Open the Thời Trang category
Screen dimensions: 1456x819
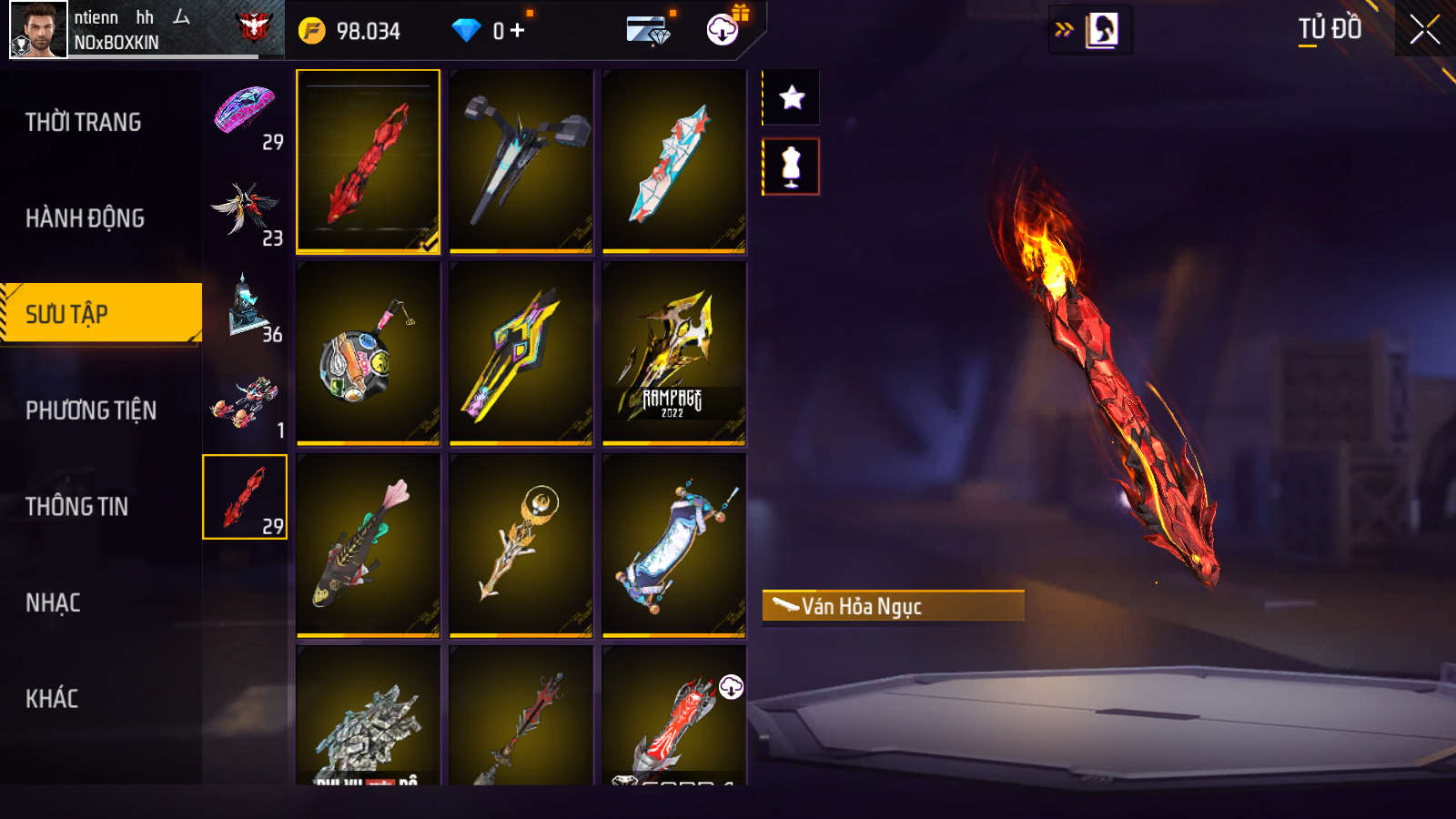(x=84, y=122)
